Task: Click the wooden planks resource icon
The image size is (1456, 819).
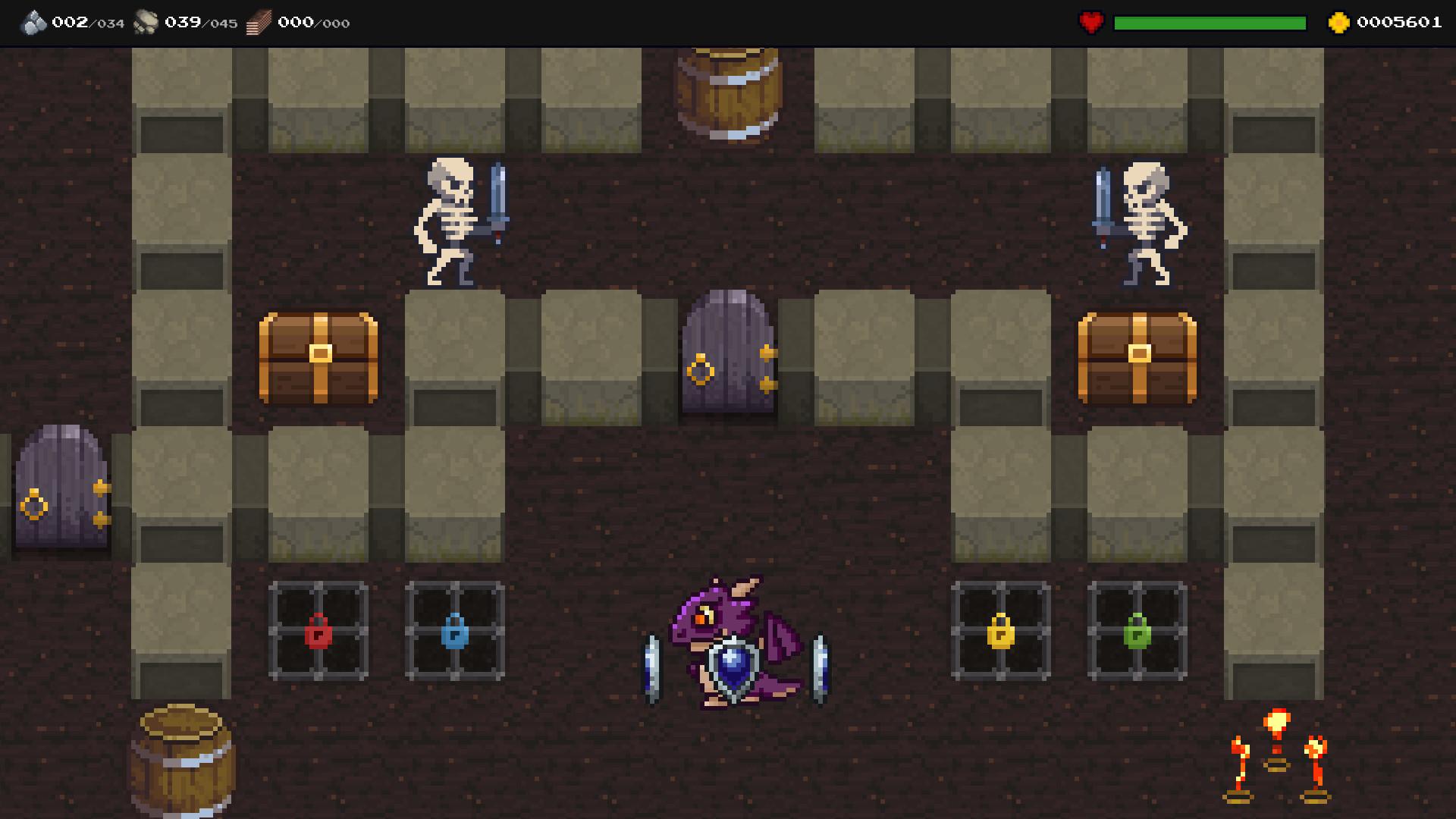Action: pyautogui.click(x=258, y=21)
